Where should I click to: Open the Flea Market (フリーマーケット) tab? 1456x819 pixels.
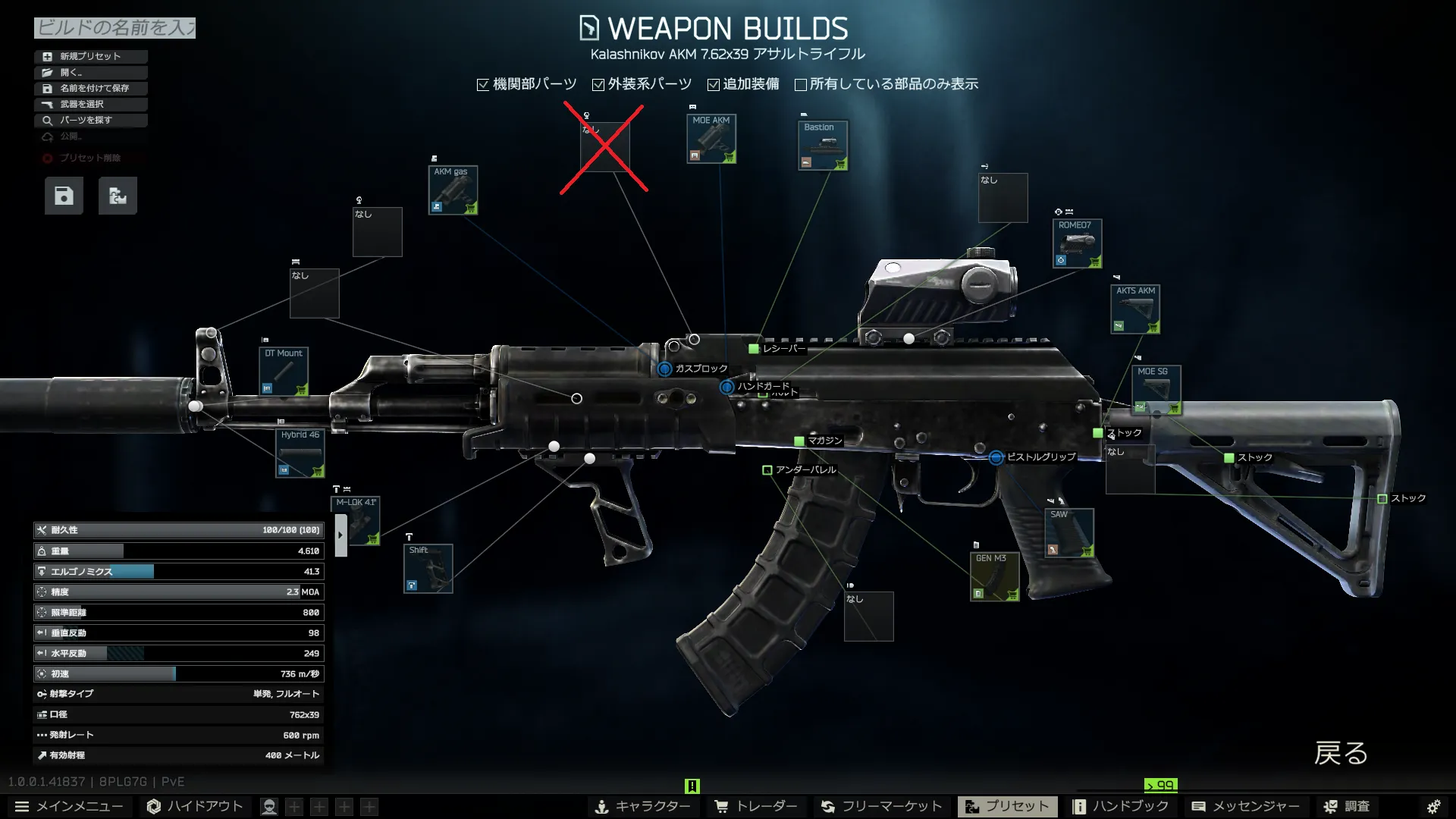pyautogui.click(x=882, y=806)
